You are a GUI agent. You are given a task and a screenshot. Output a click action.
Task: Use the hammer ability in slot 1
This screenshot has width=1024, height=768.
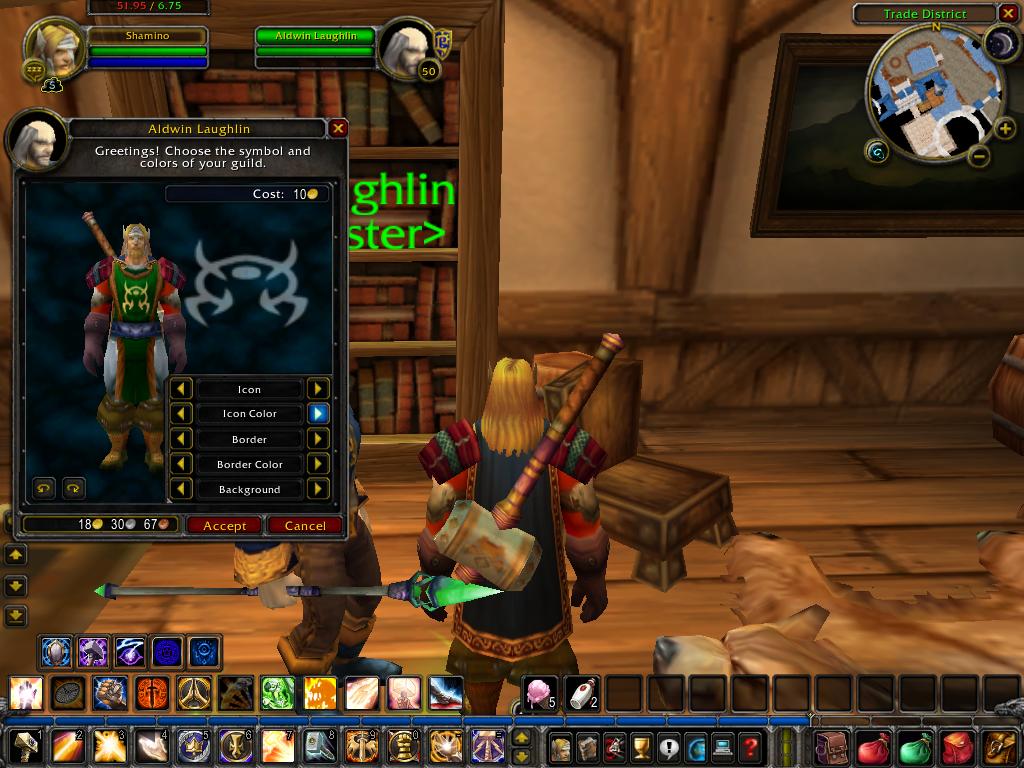25,747
